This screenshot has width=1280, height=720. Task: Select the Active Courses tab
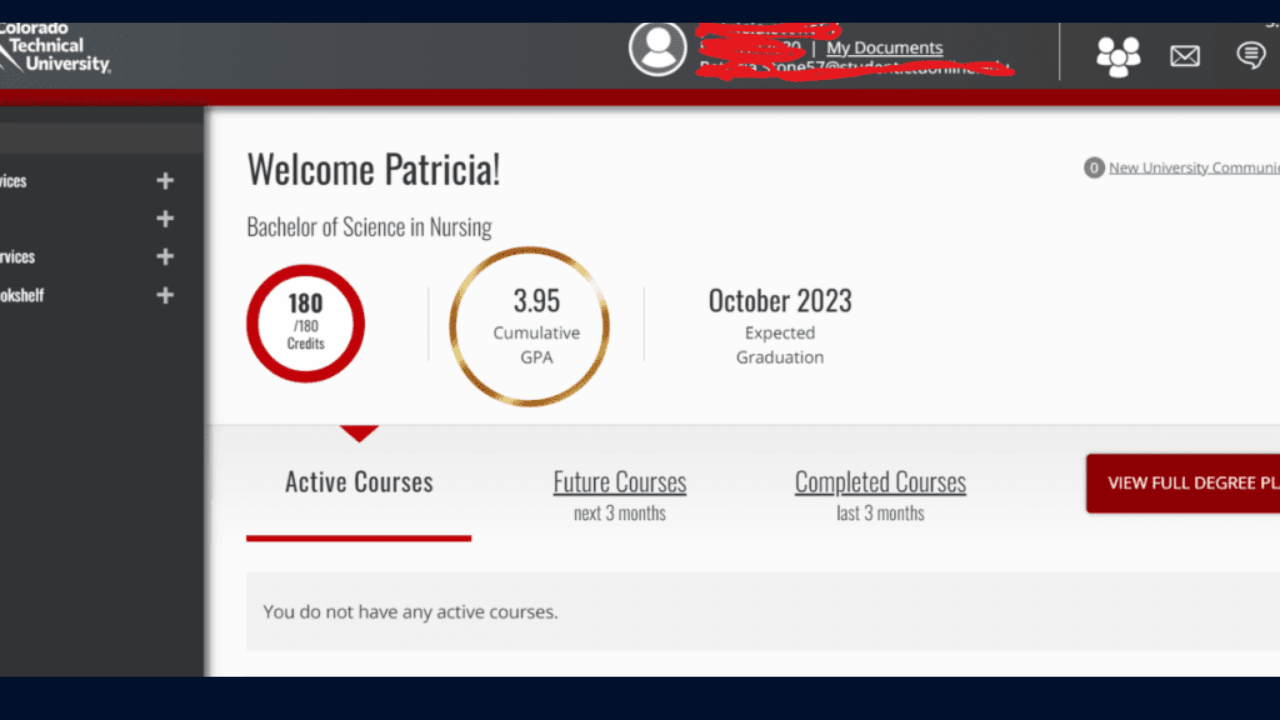pyautogui.click(x=358, y=482)
